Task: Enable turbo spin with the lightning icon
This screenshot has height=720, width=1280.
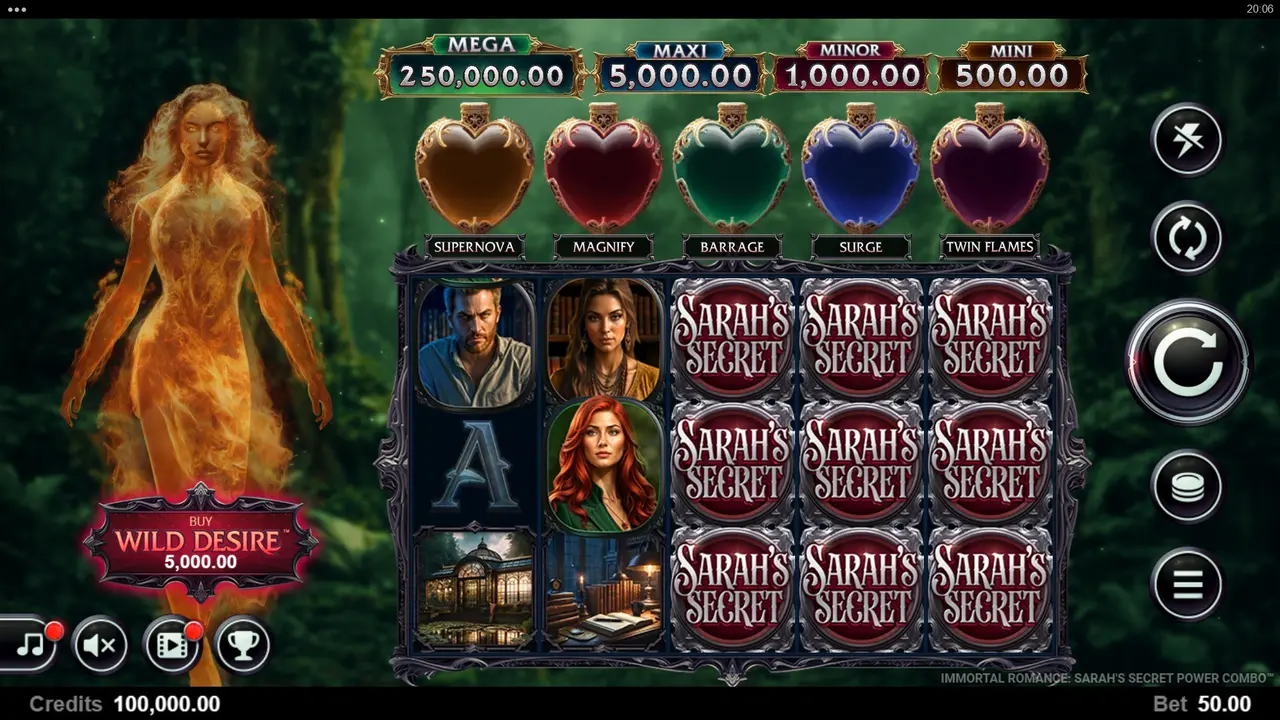Action: click(1186, 140)
